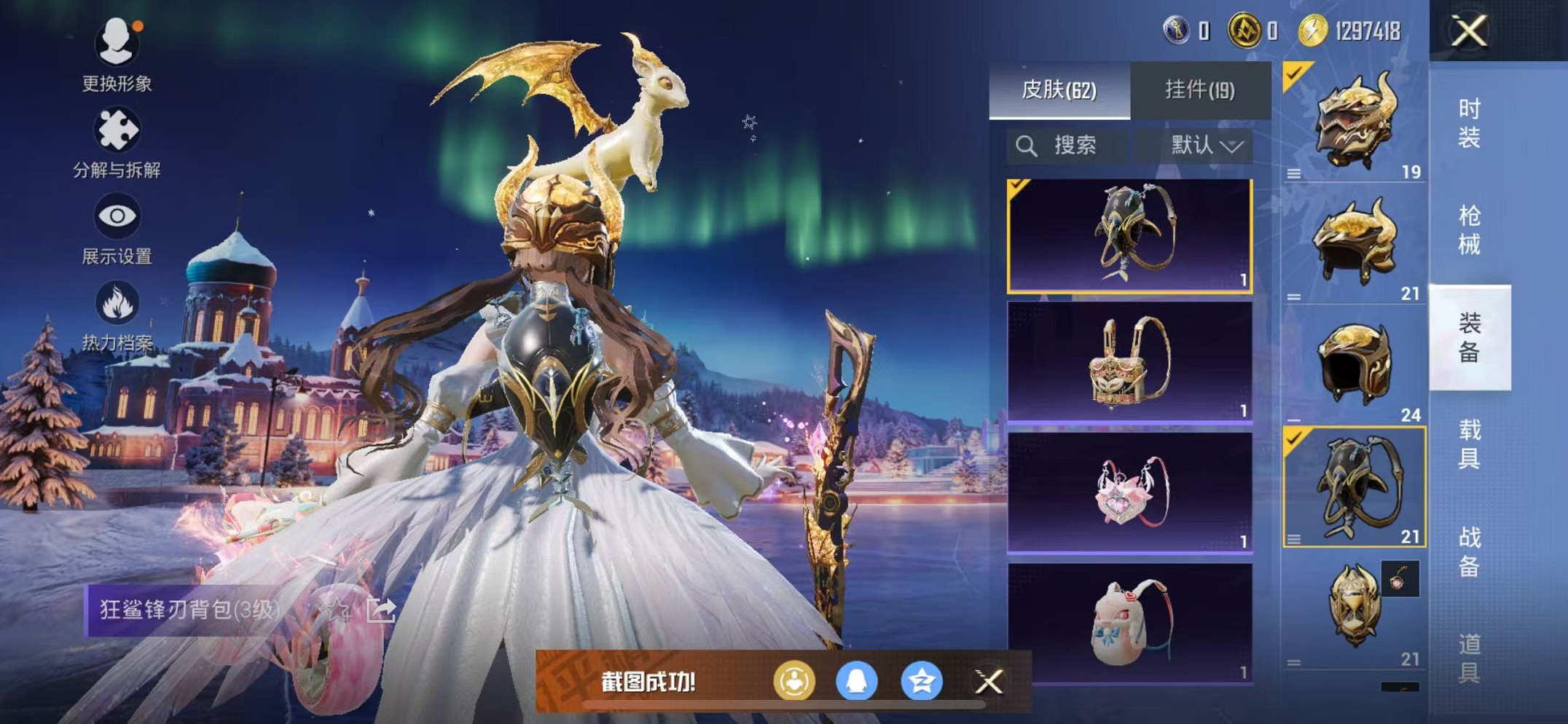The height and width of the screenshot is (724, 1568).
Task: Open the 战备 loadout category
Action: tap(1469, 551)
